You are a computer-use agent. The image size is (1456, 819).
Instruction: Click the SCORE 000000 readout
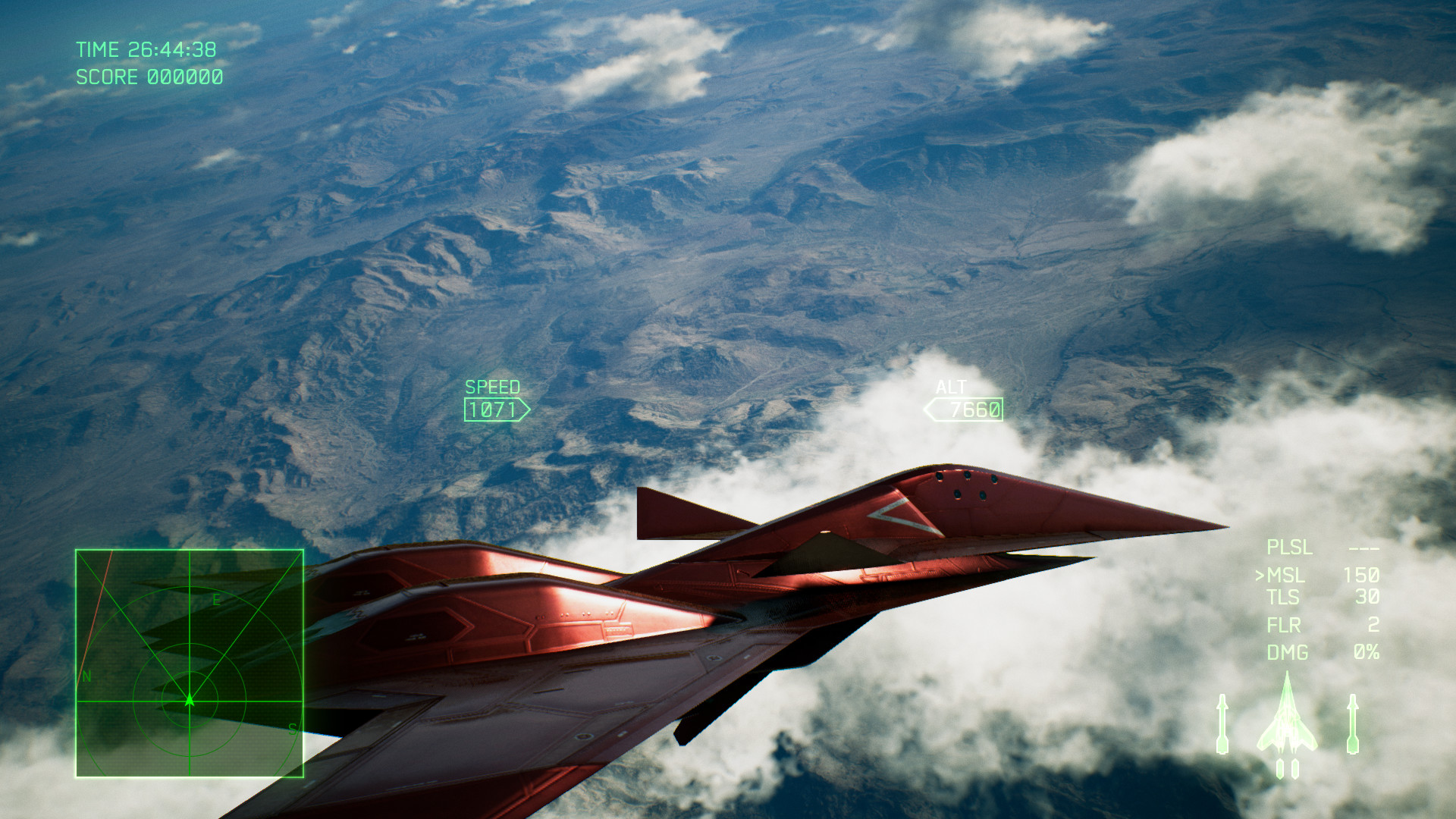pyautogui.click(x=149, y=77)
